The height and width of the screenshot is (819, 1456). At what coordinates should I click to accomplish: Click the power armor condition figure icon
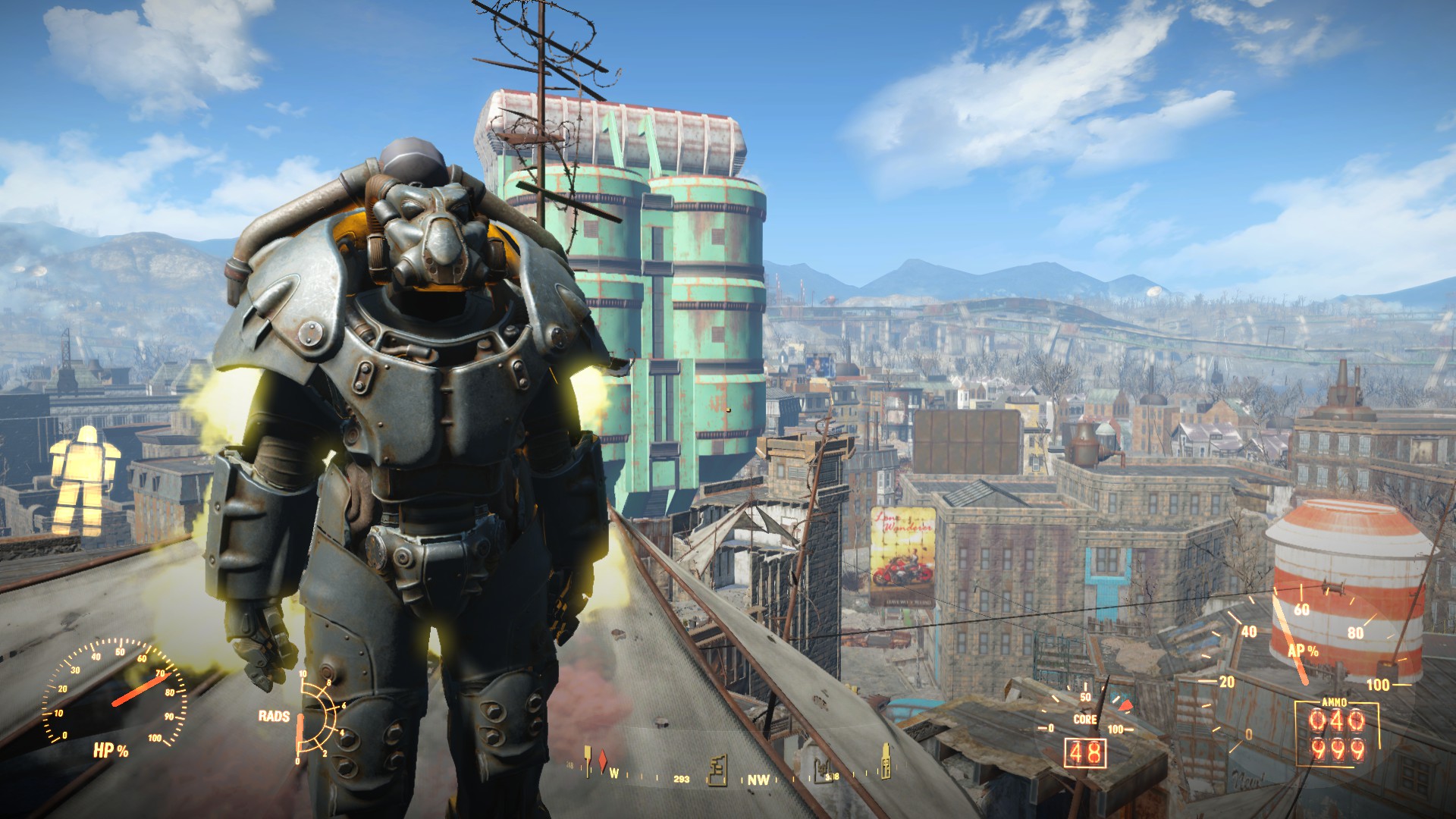(85, 481)
